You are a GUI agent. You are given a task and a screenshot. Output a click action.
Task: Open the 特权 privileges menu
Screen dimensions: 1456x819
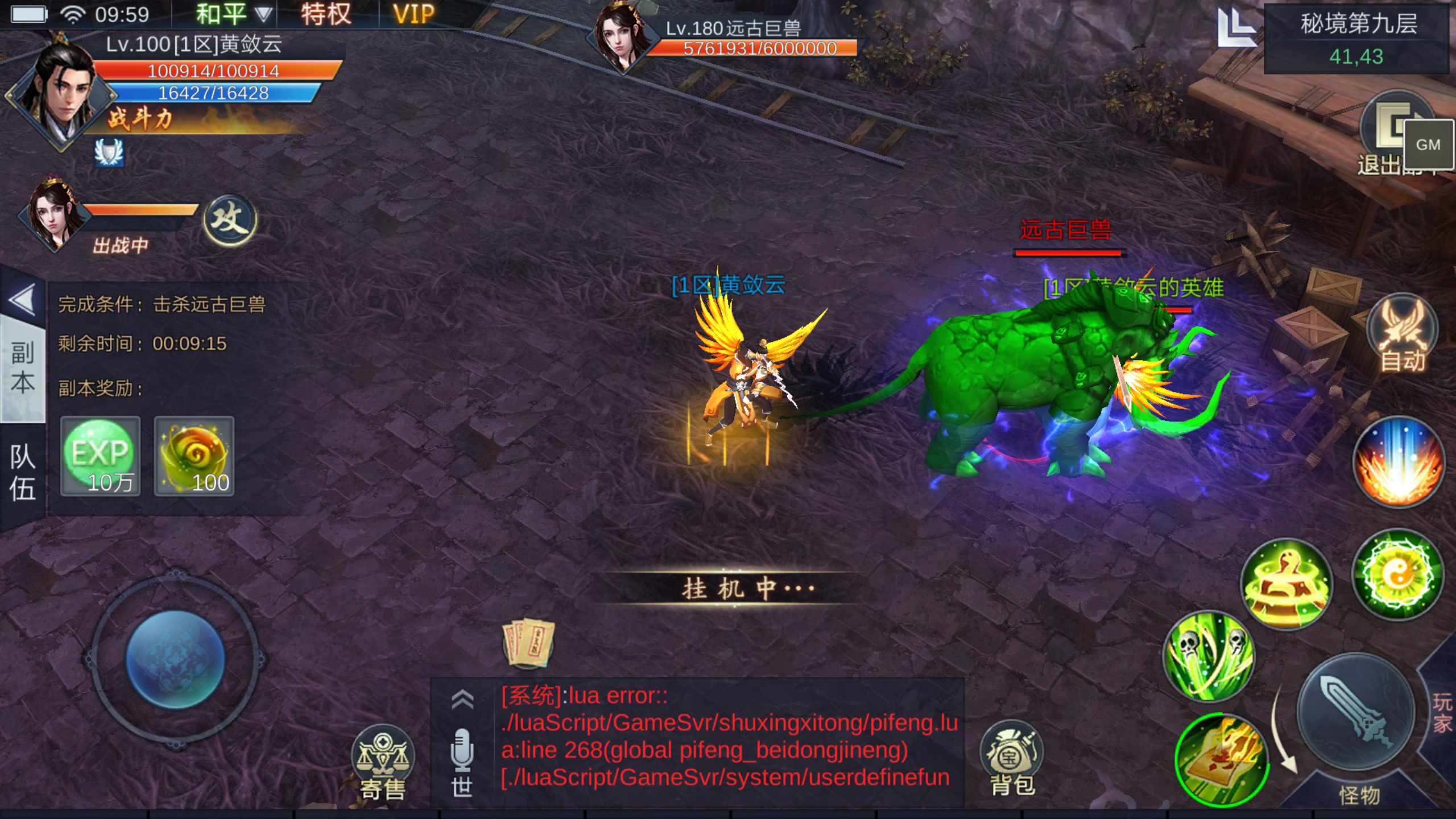[326, 14]
